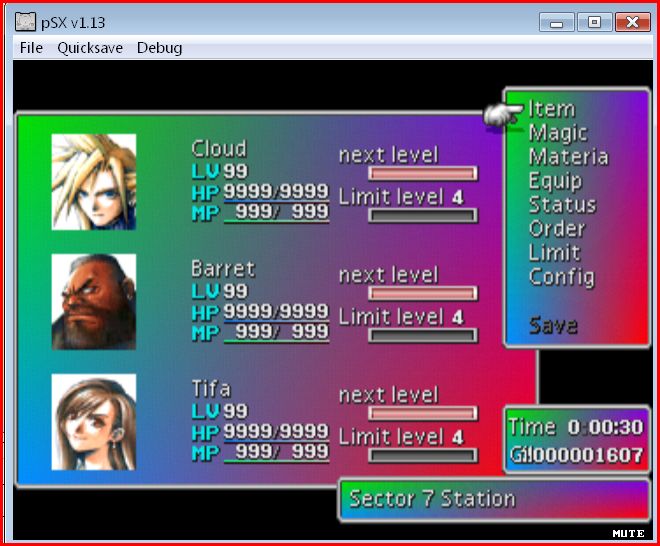Screen dimensions: 660x546
Task: Open the Config settings
Action: pyautogui.click(x=561, y=277)
